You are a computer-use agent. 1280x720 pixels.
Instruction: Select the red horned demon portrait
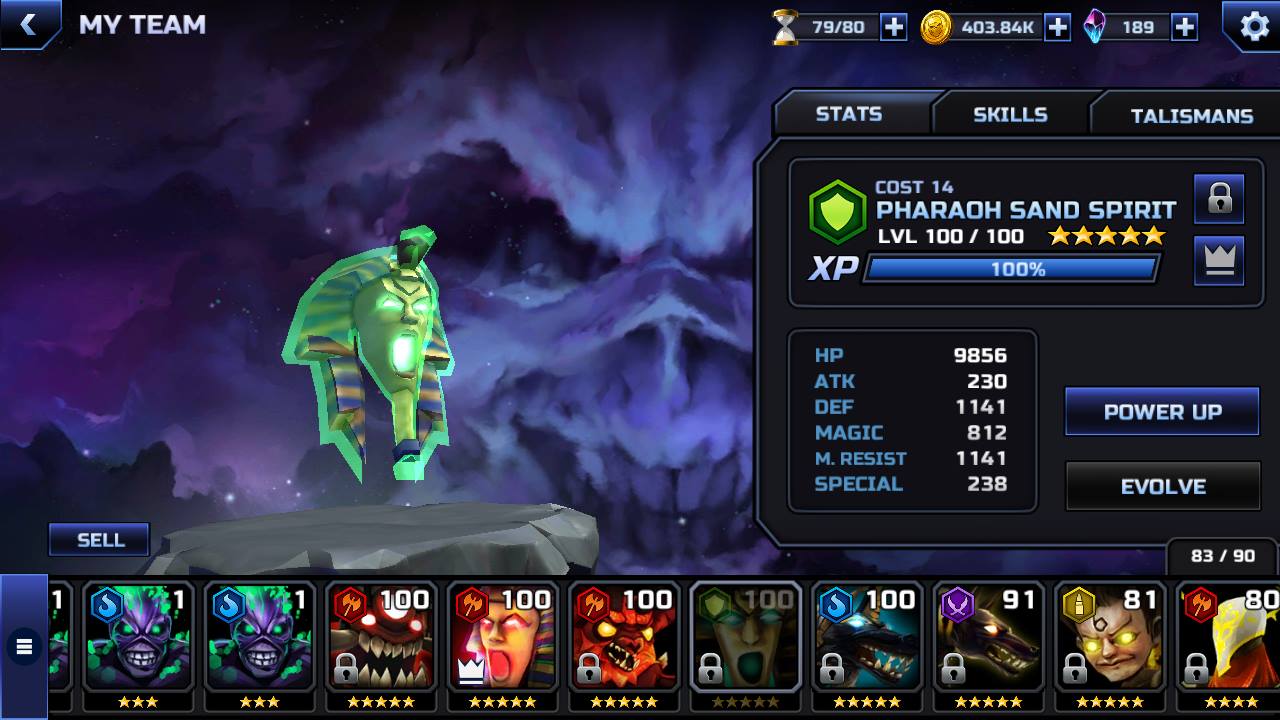(623, 640)
